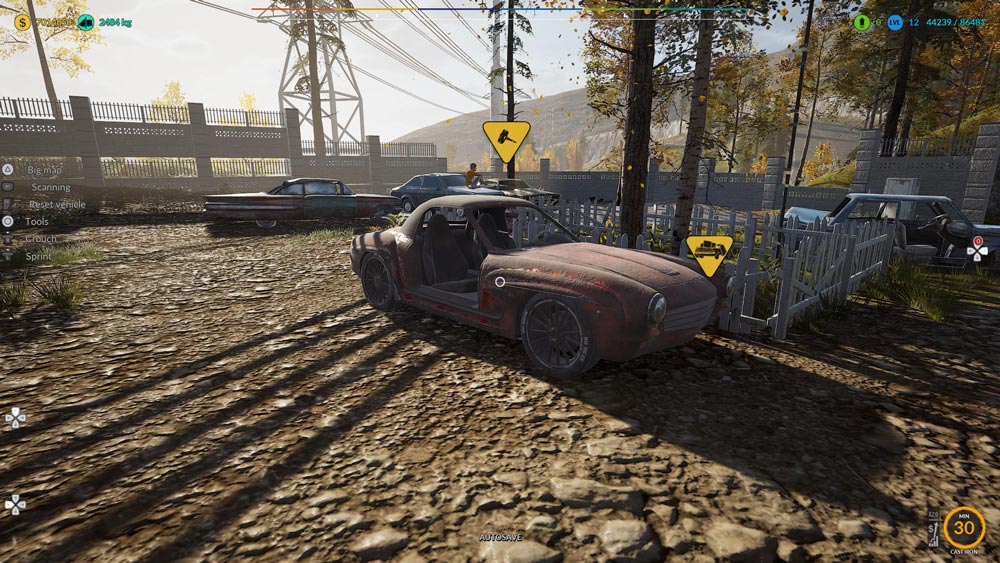Open the green upgrade points icon
The image size is (1000, 563).
pyautogui.click(x=862, y=22)
